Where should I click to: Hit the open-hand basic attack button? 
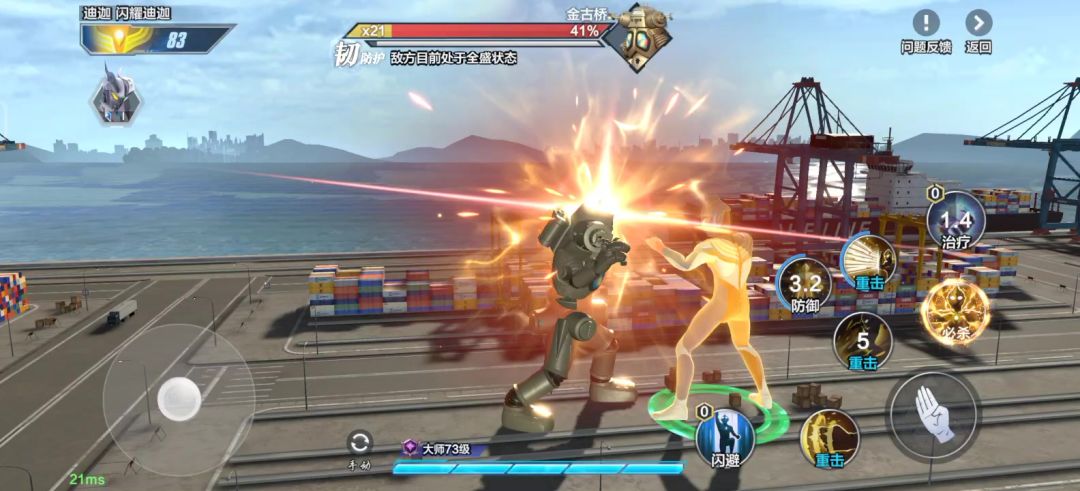tap(934, 415)
